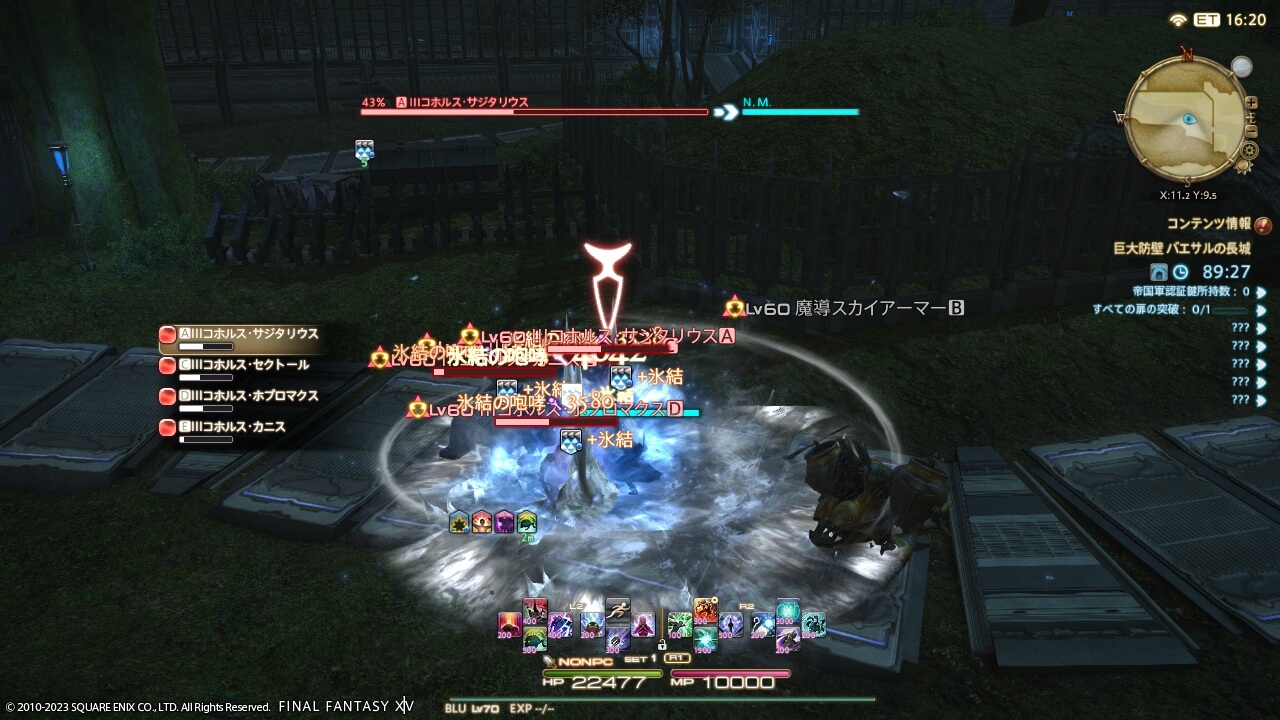
Task: Expand the first ??? objective arrow
Action: pyautogui.click(x=1260, y=327)
